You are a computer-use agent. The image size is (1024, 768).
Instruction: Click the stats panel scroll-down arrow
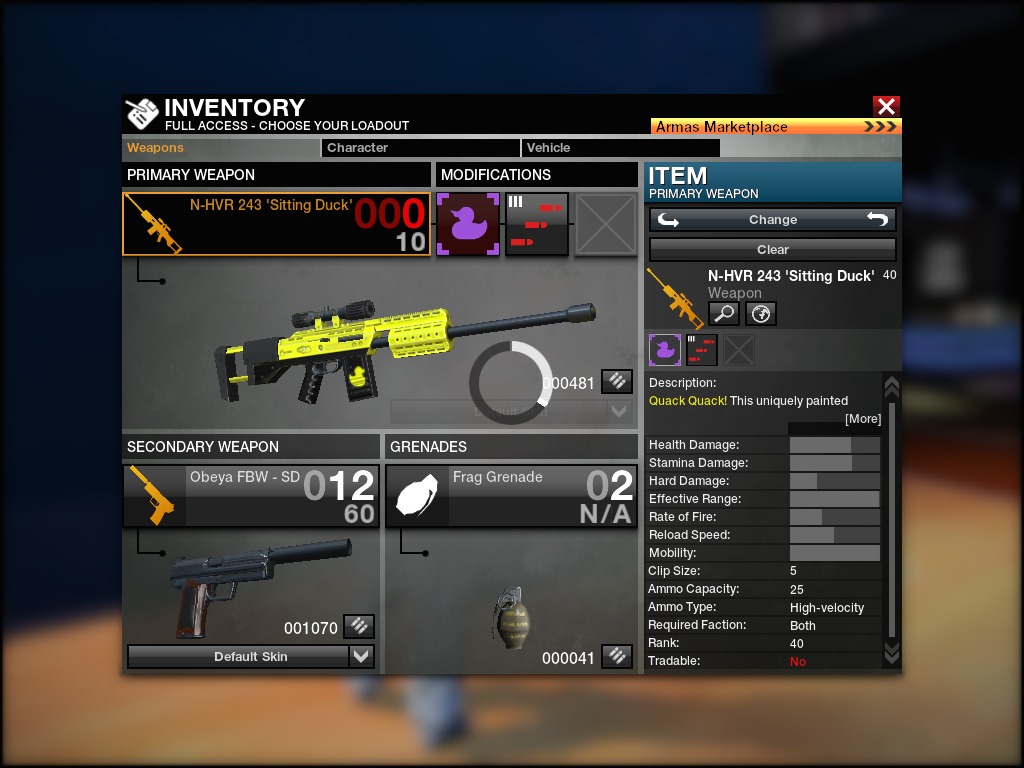(892, 652)
